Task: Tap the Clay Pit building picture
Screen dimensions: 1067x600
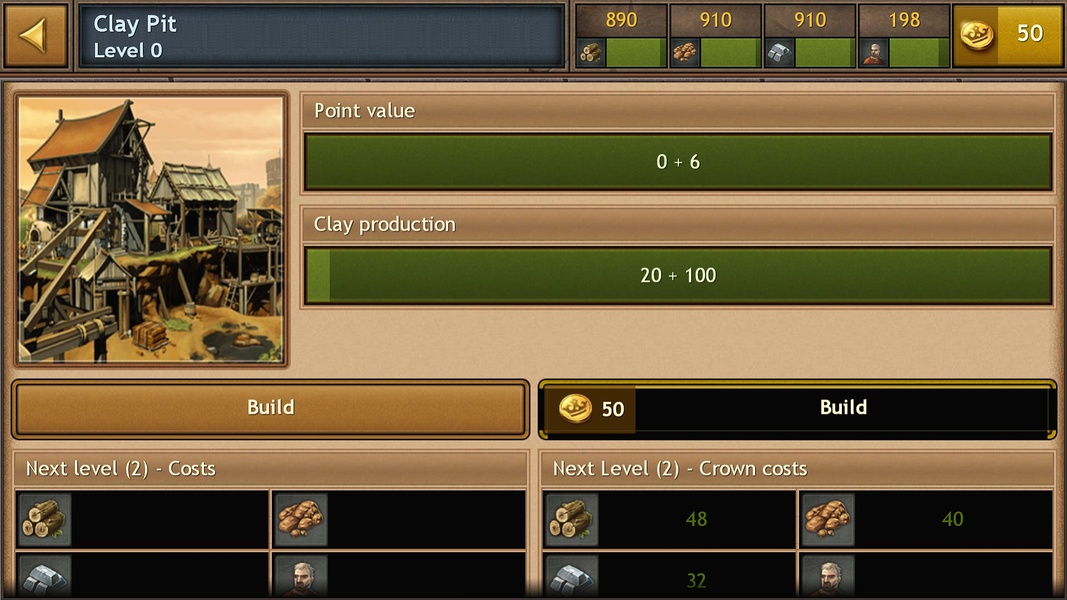Action: [x=151, y=229]
